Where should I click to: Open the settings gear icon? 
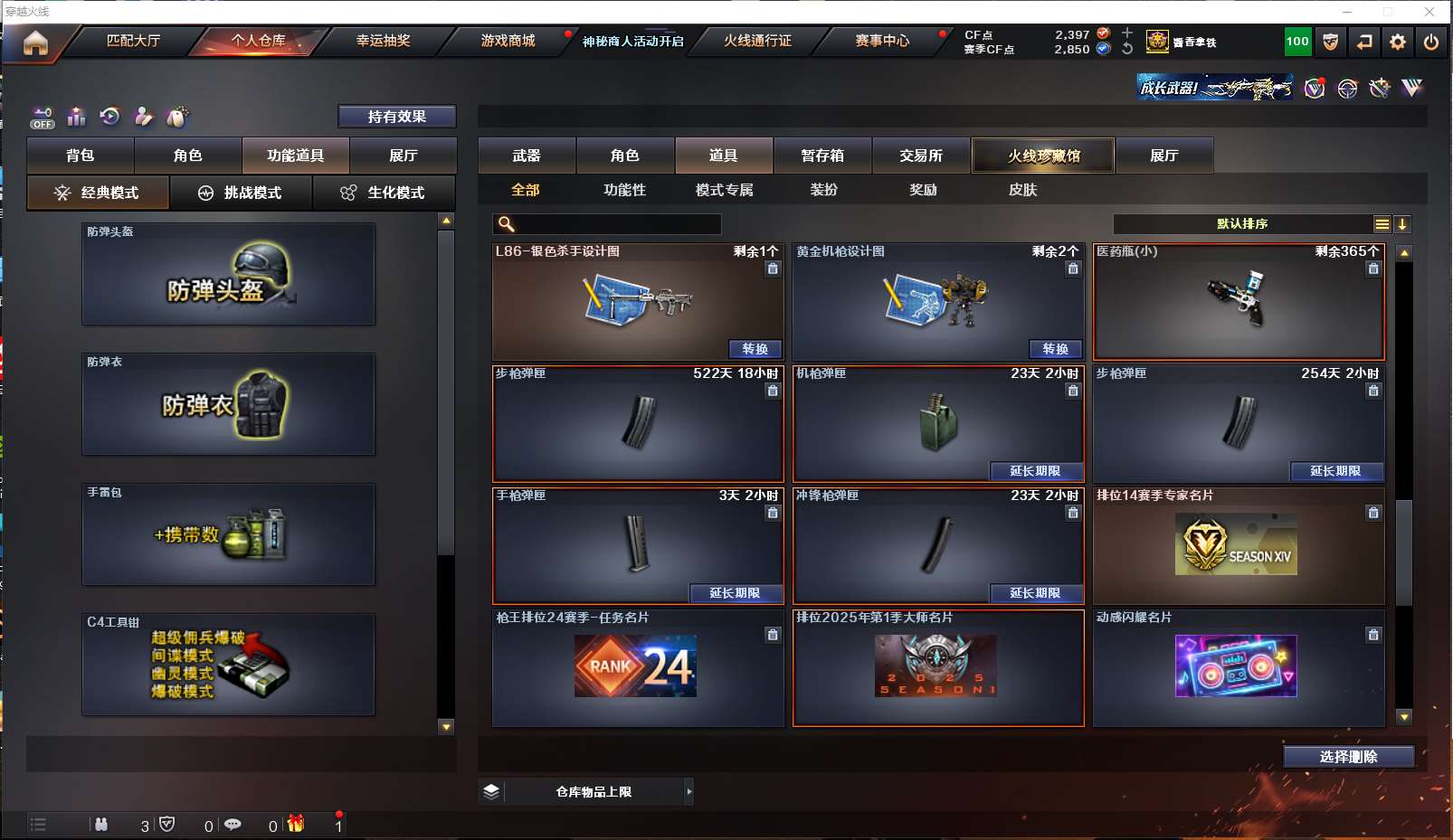pos(1398,42)
